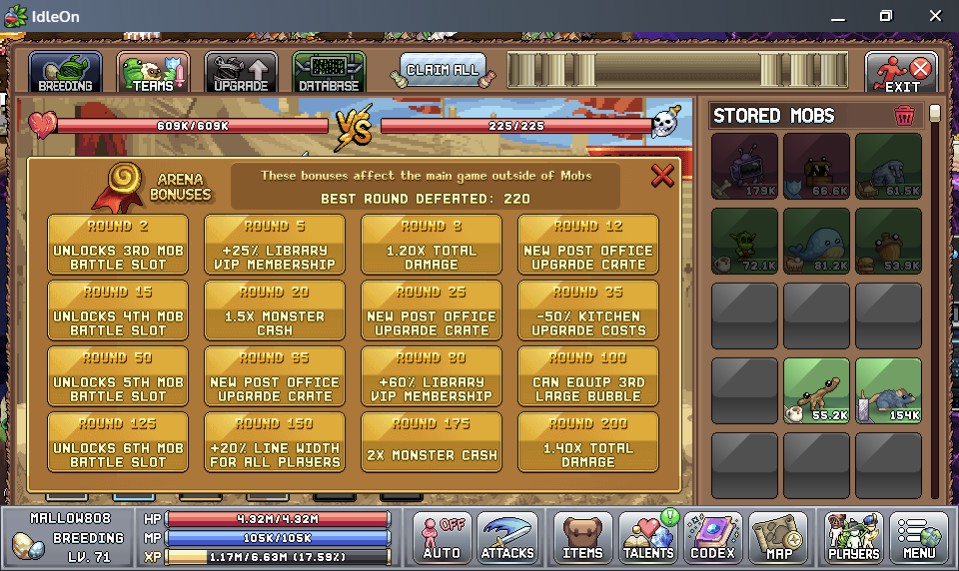
Task: Open the Breeding tab
Action: coord(65,73)
